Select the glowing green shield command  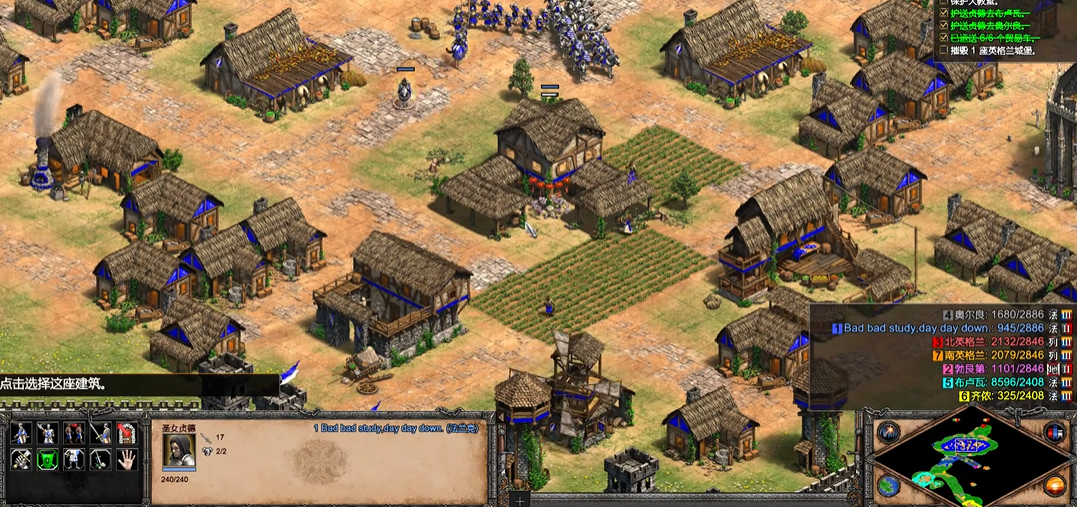[x=47, y=460]
